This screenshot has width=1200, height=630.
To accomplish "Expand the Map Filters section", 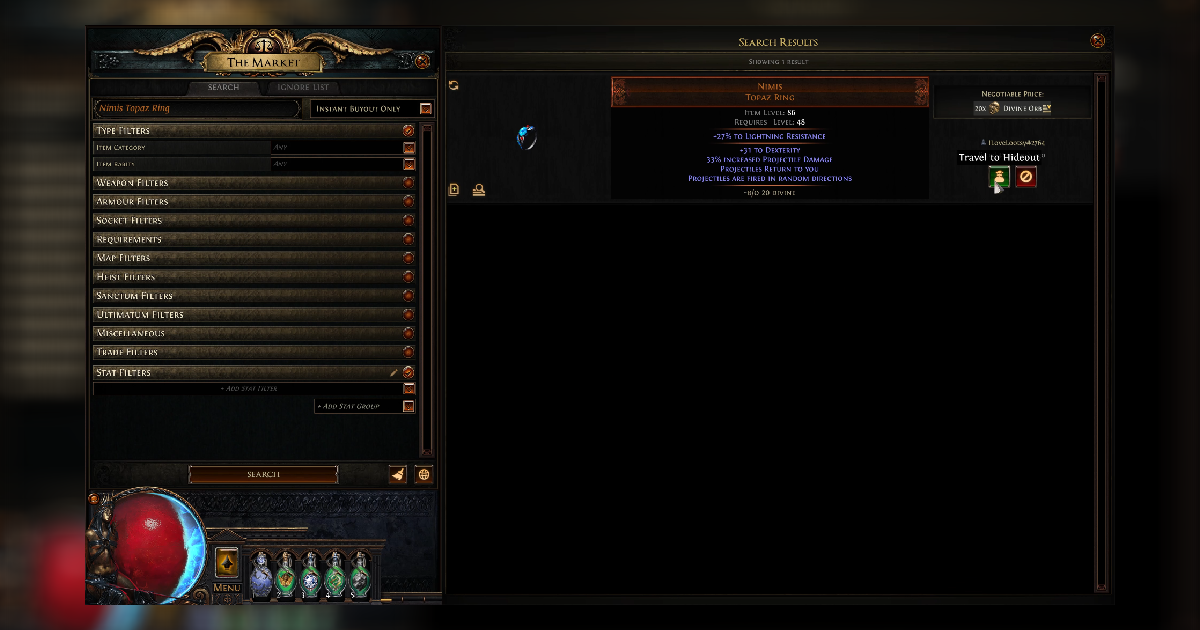I will [408, 258].
